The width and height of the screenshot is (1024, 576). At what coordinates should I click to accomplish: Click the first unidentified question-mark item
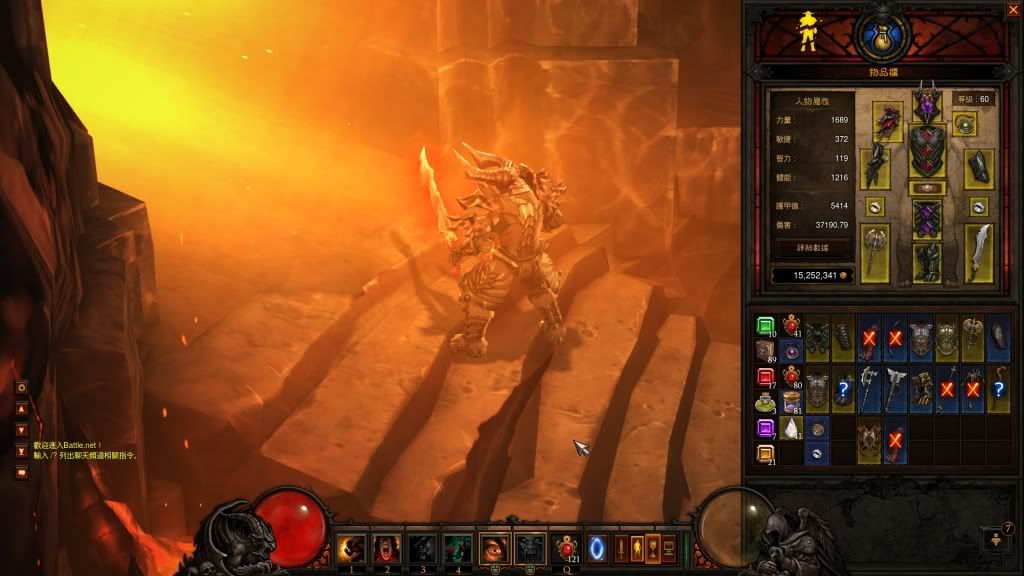[x=845, y=390]
